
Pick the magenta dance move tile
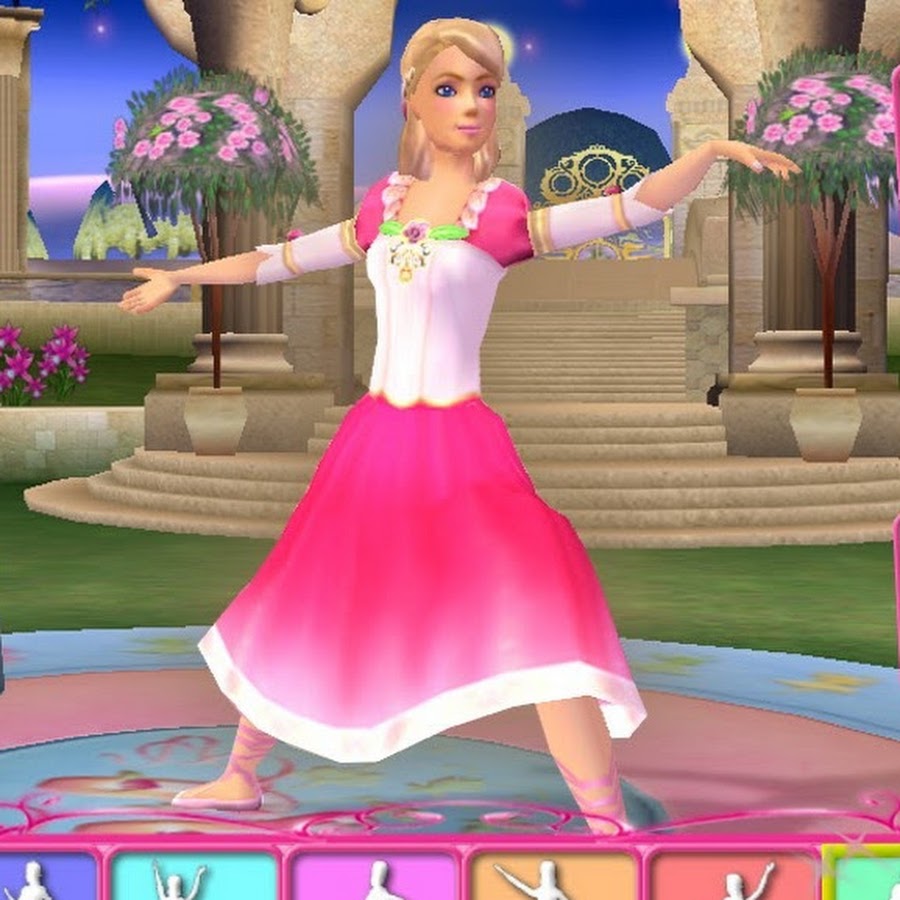pos(373,876)
